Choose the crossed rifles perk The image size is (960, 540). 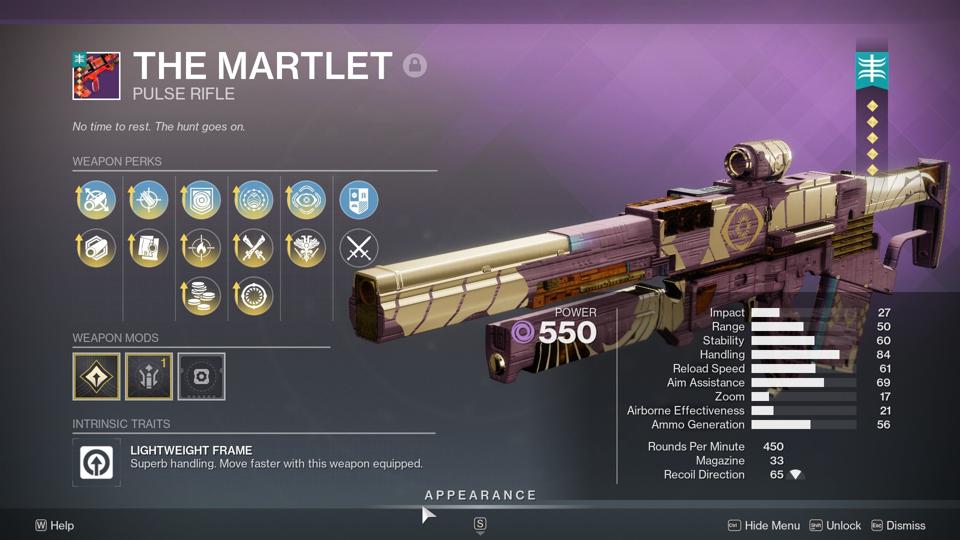[254, 247]
